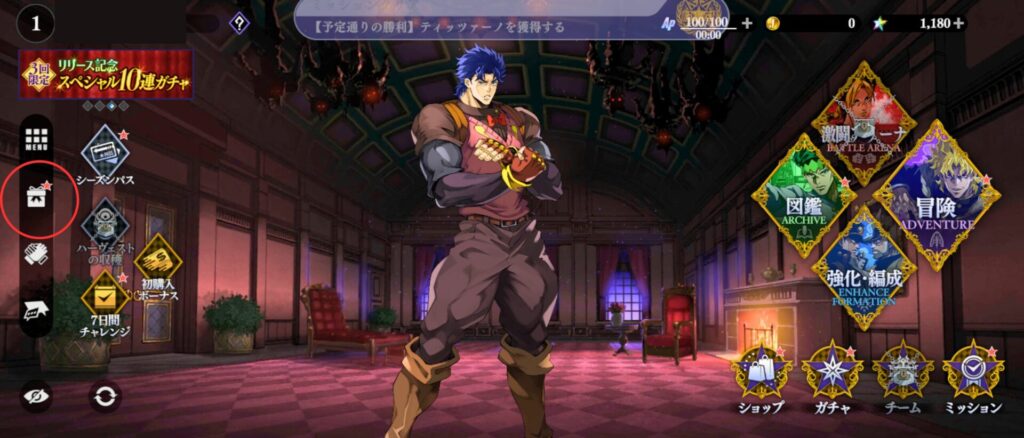Open the Team (チーム) menu

[x=902, y=375]
